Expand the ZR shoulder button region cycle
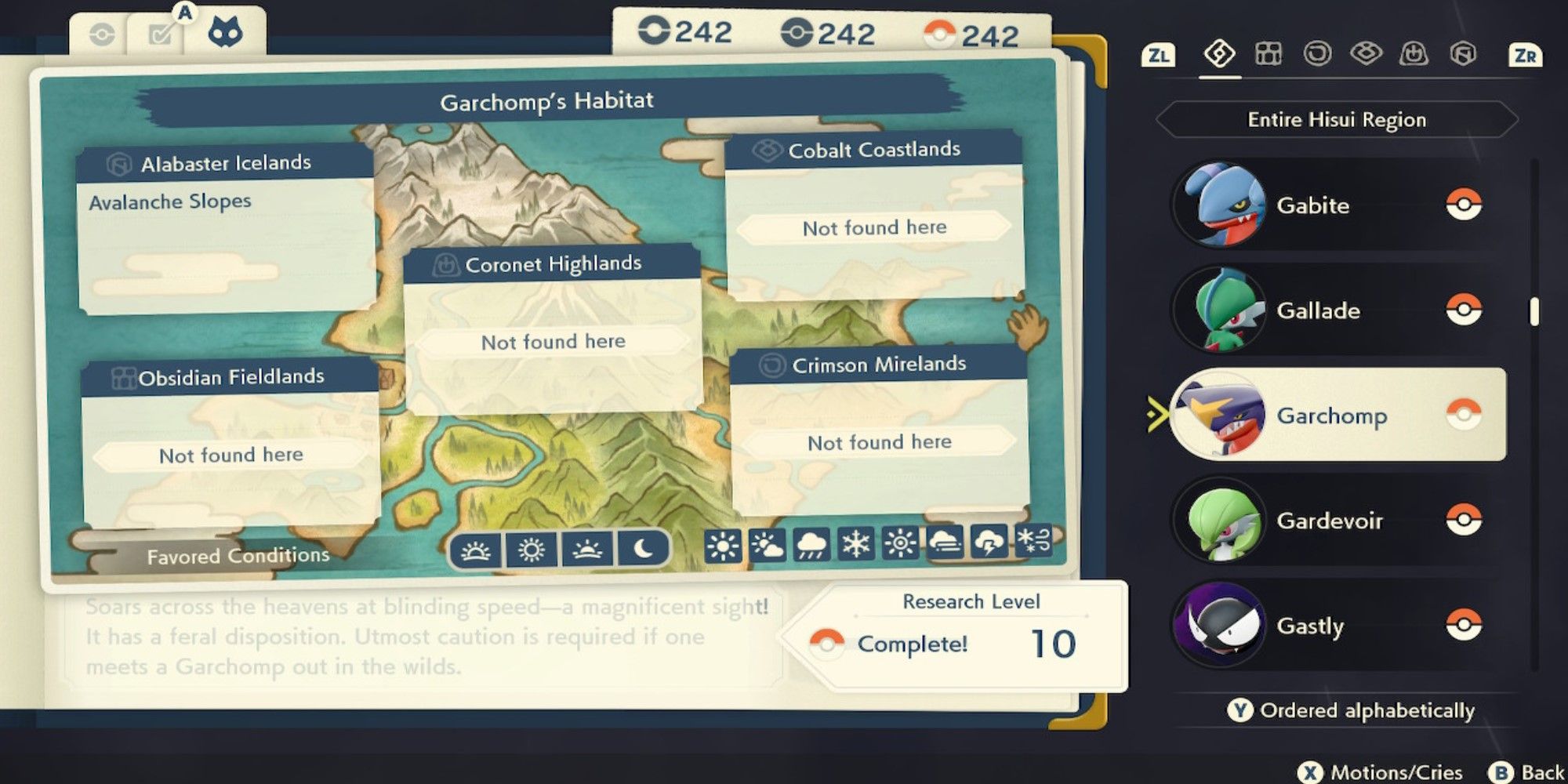1568x784 pixels. (x=1526, y=55)
